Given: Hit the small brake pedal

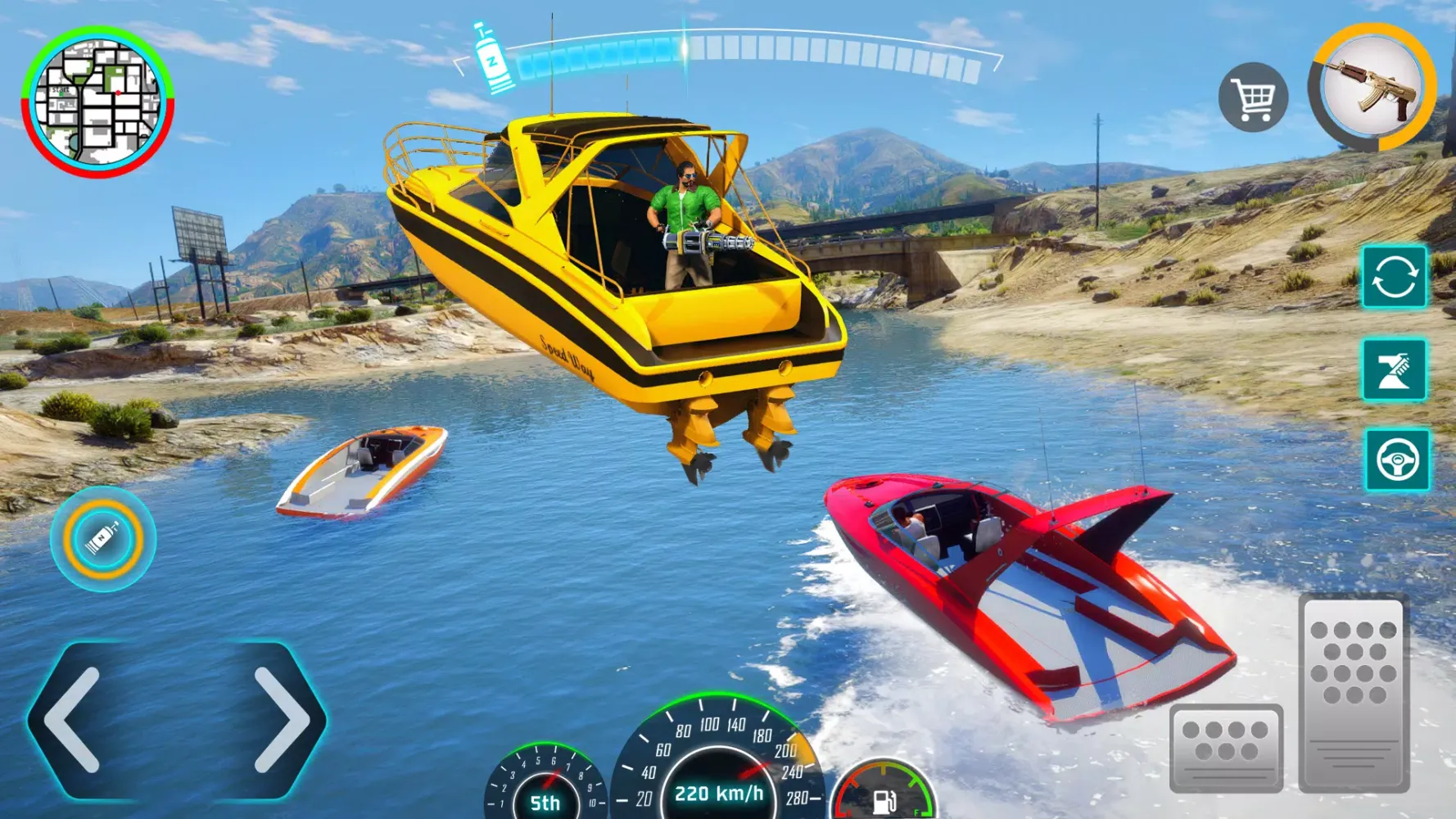Looking at the screenshot, I should click(x=1226, y=747).
